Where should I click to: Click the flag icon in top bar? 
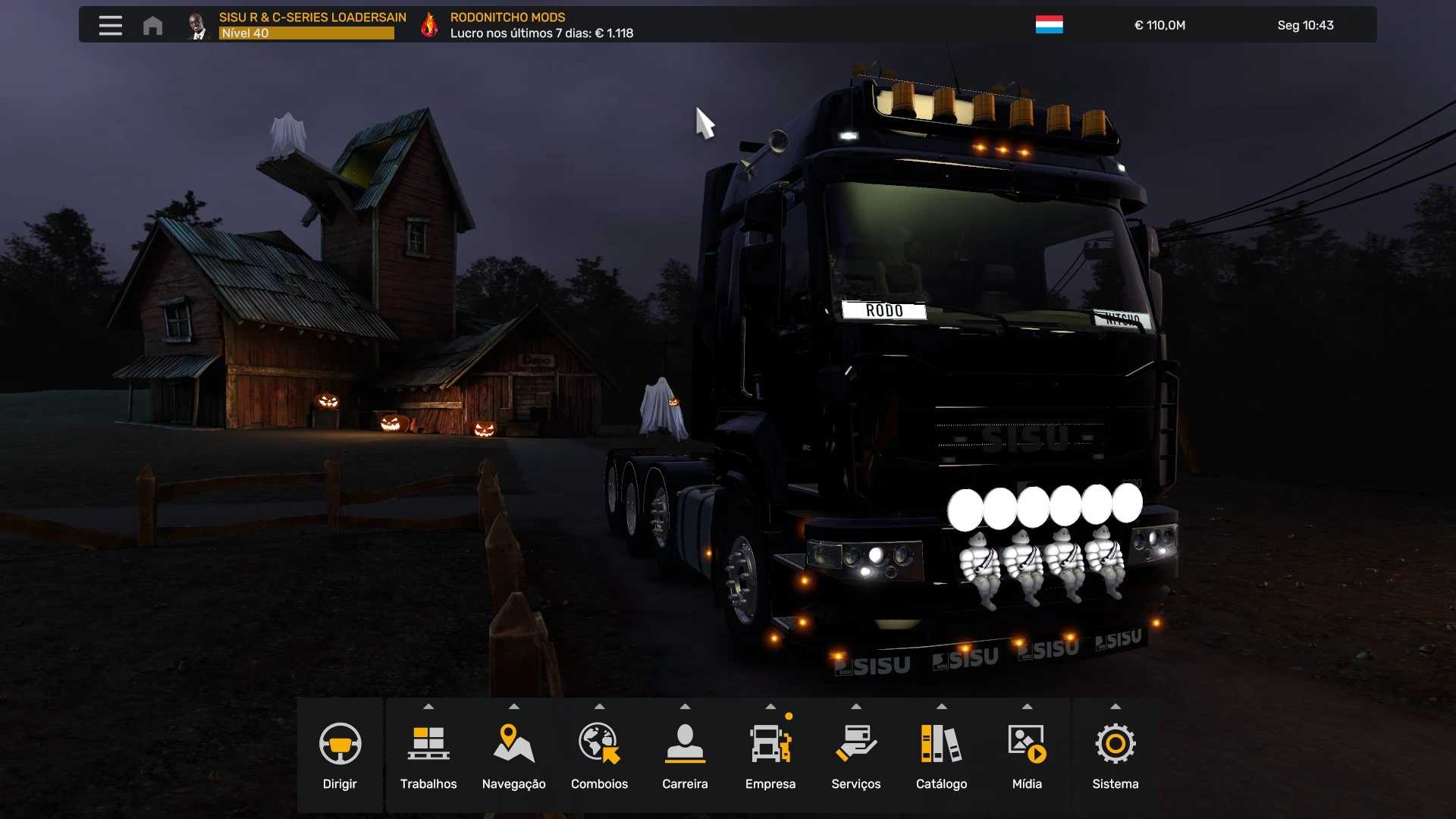point(1049,25)
